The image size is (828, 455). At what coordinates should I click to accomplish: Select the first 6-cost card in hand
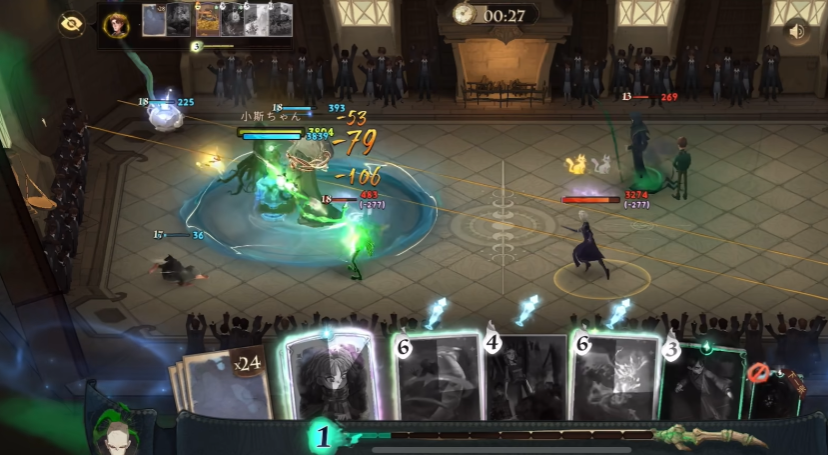point(436,375)
